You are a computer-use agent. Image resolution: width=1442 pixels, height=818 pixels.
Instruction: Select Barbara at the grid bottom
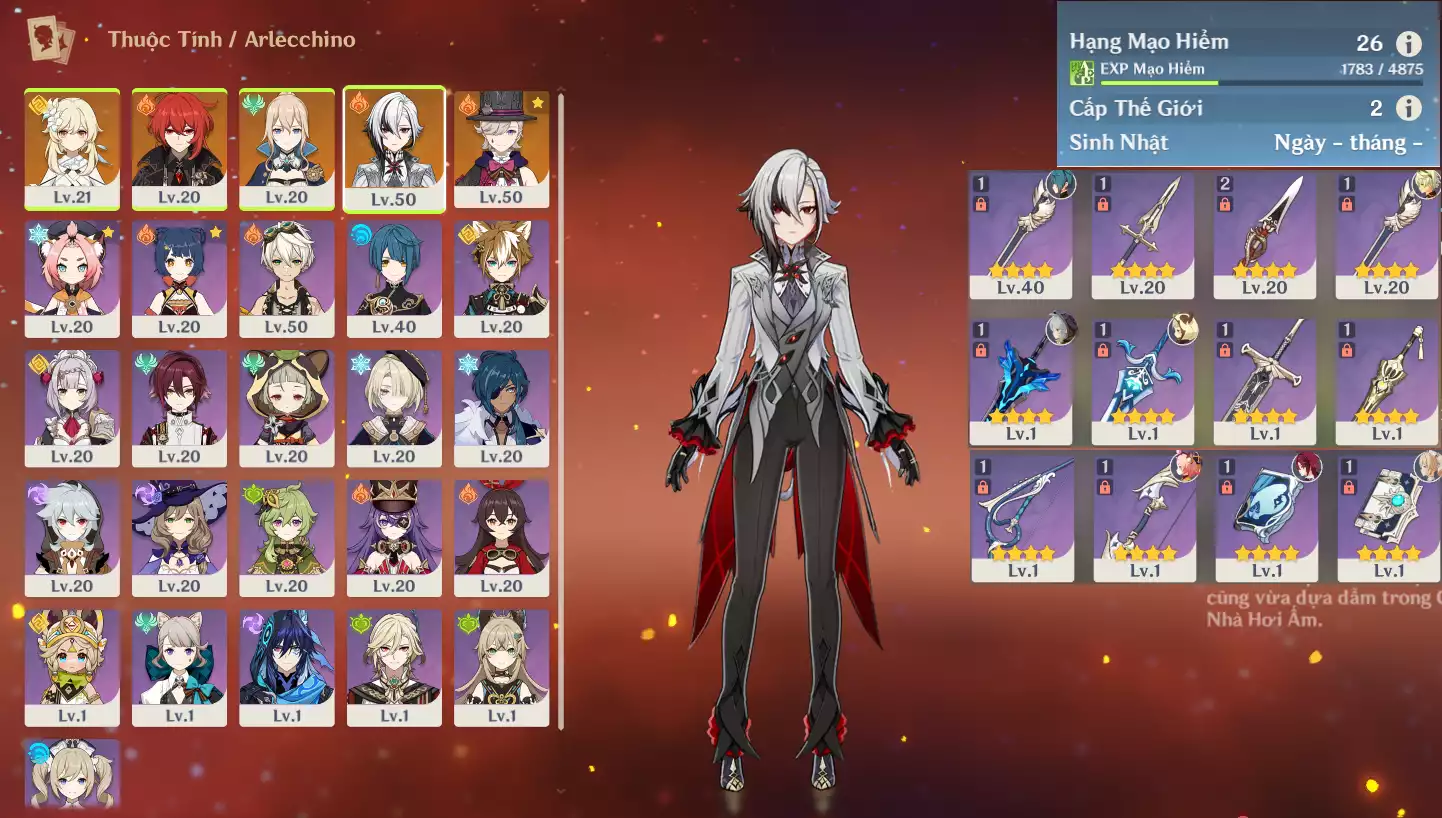point(72,774)
